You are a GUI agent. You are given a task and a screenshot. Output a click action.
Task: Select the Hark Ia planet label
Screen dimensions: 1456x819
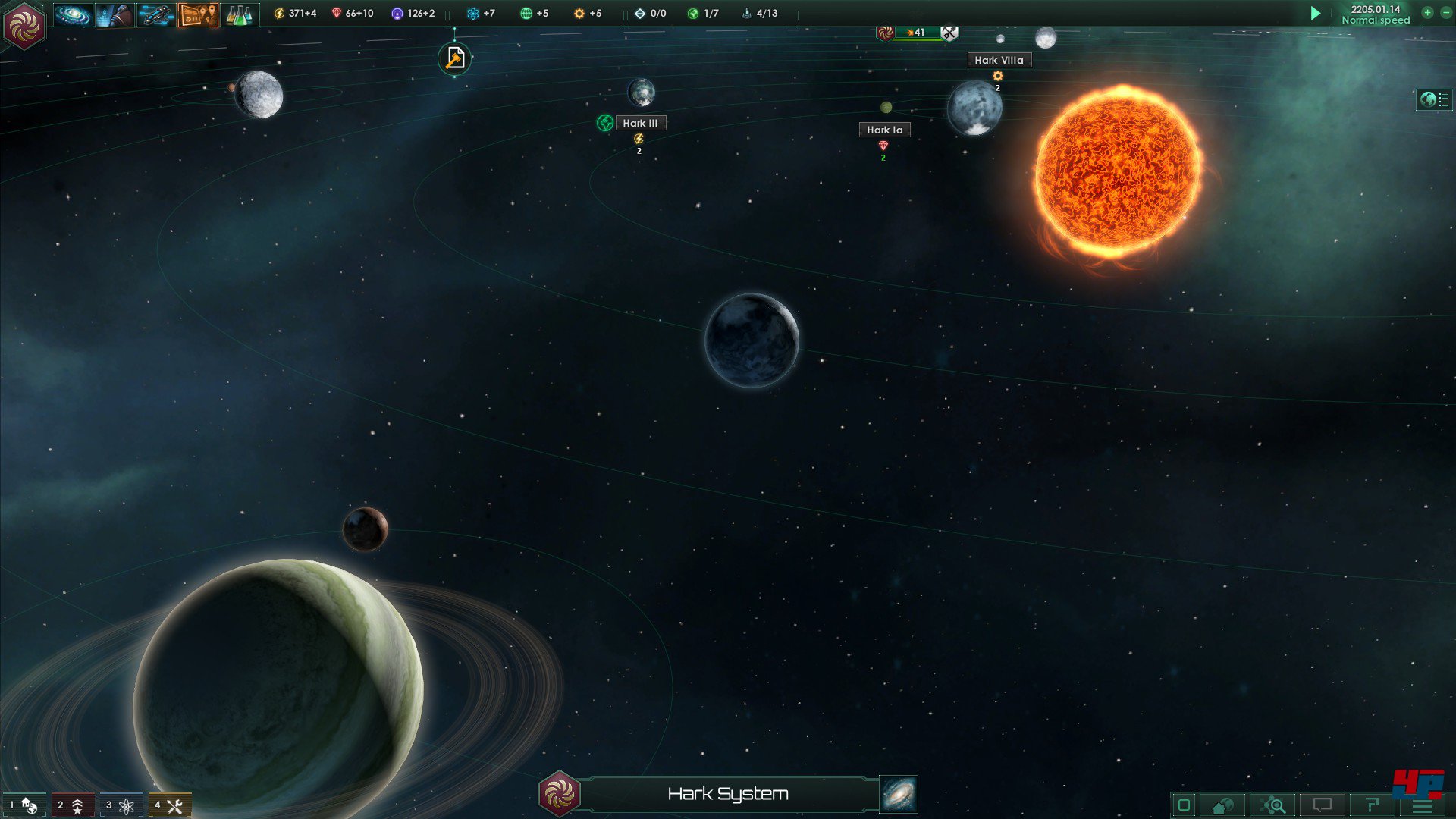(884, 130)
